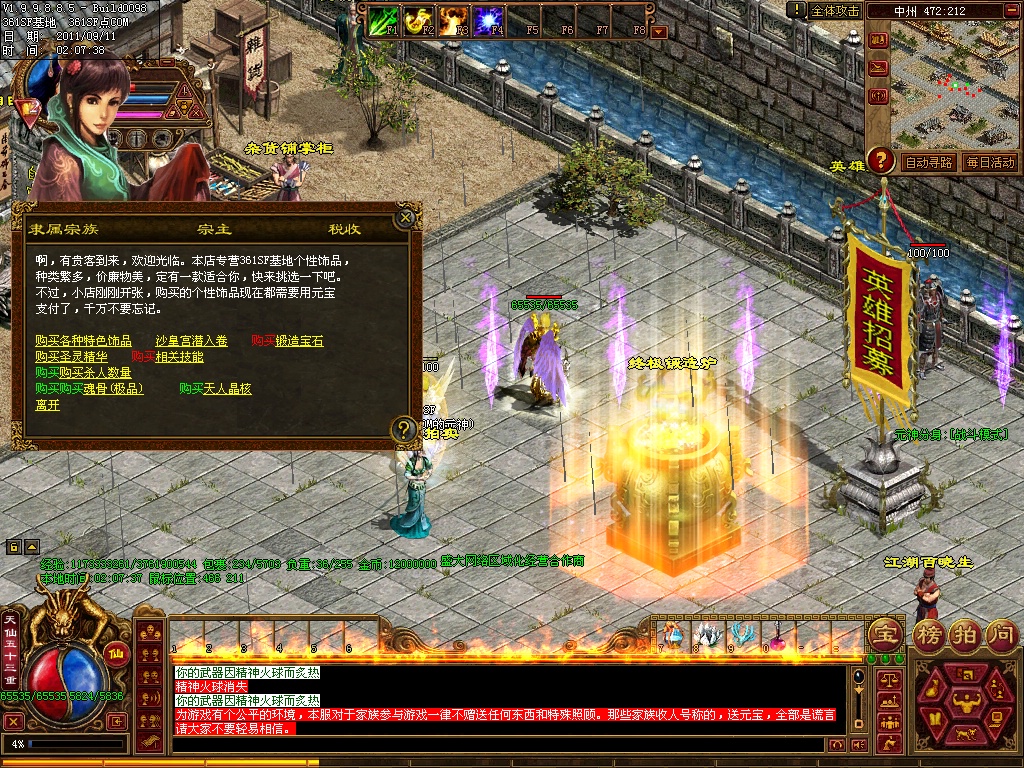Leave the shop via 离开

point(47,405)
